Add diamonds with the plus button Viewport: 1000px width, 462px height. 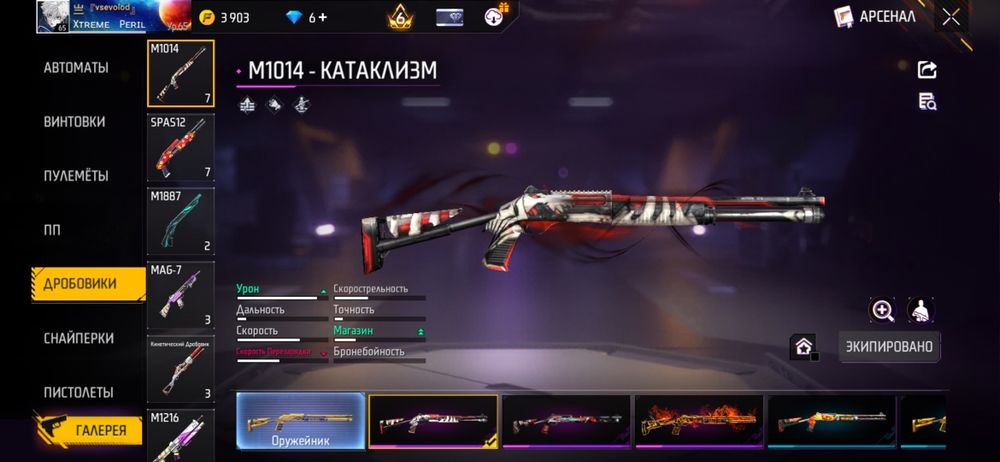click(322, 18)
